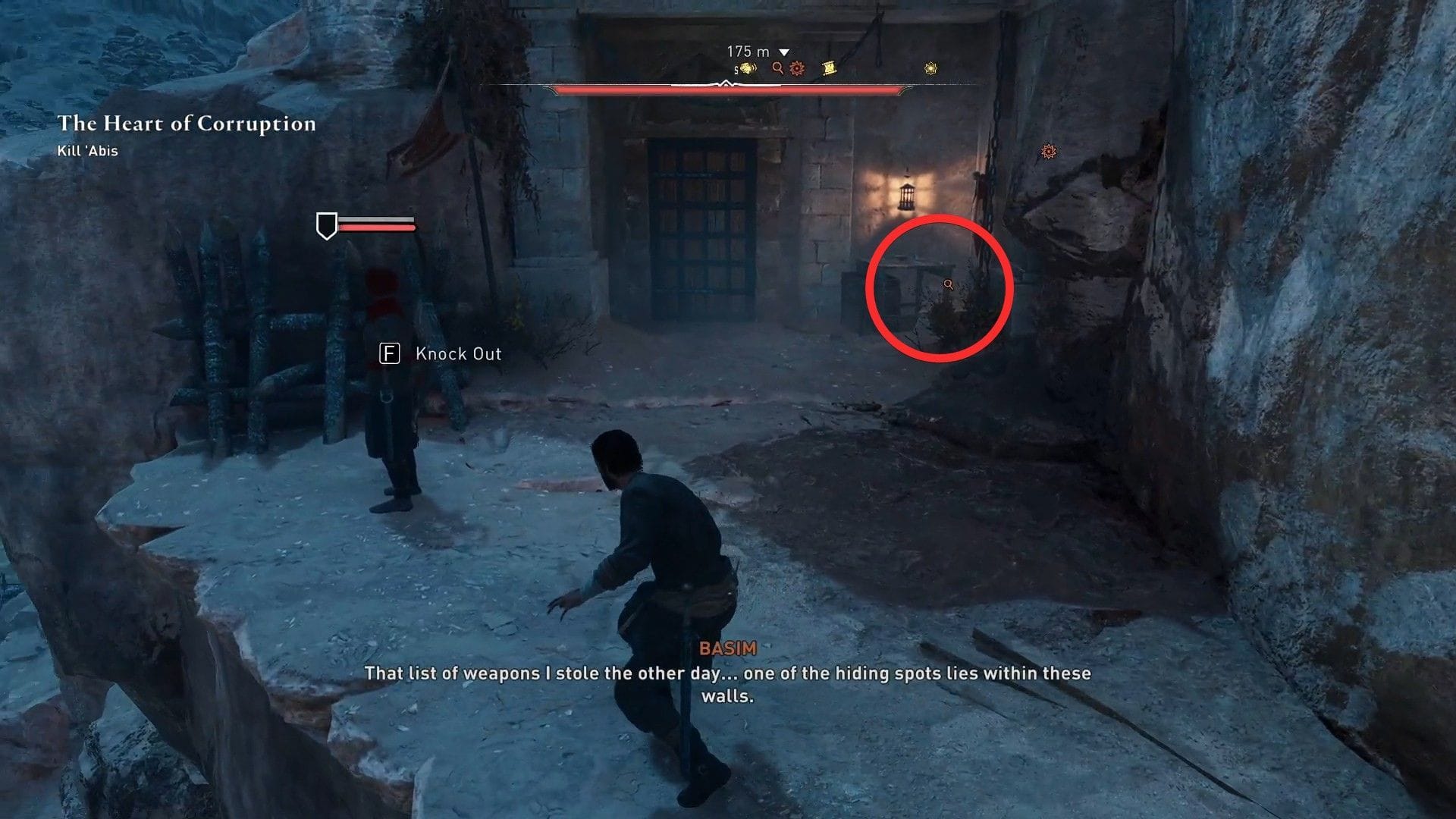This screenshot has height=819, width=1456.
Task: Click the F Knock Out key prompt
Action: pyautogui.click(x=390, y=353)
